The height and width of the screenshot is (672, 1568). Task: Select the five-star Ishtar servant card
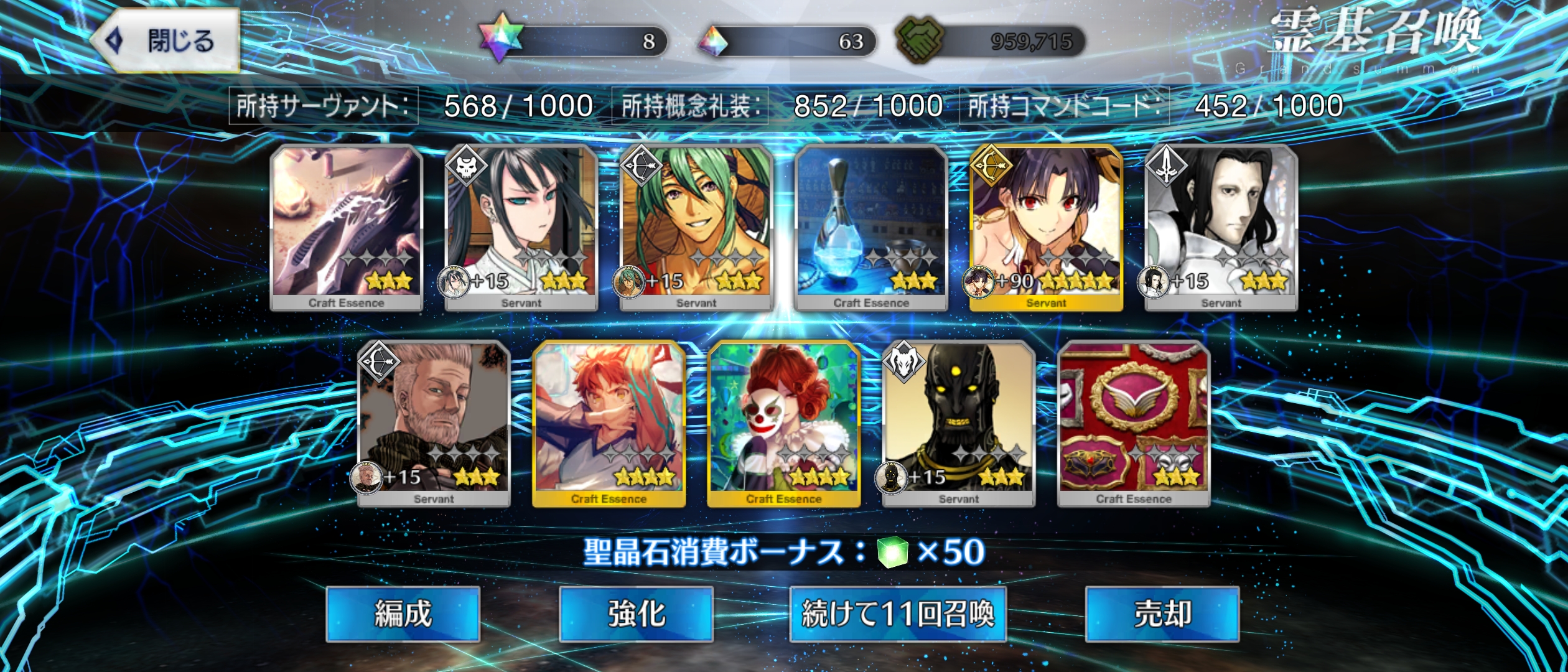point(1046,227)
